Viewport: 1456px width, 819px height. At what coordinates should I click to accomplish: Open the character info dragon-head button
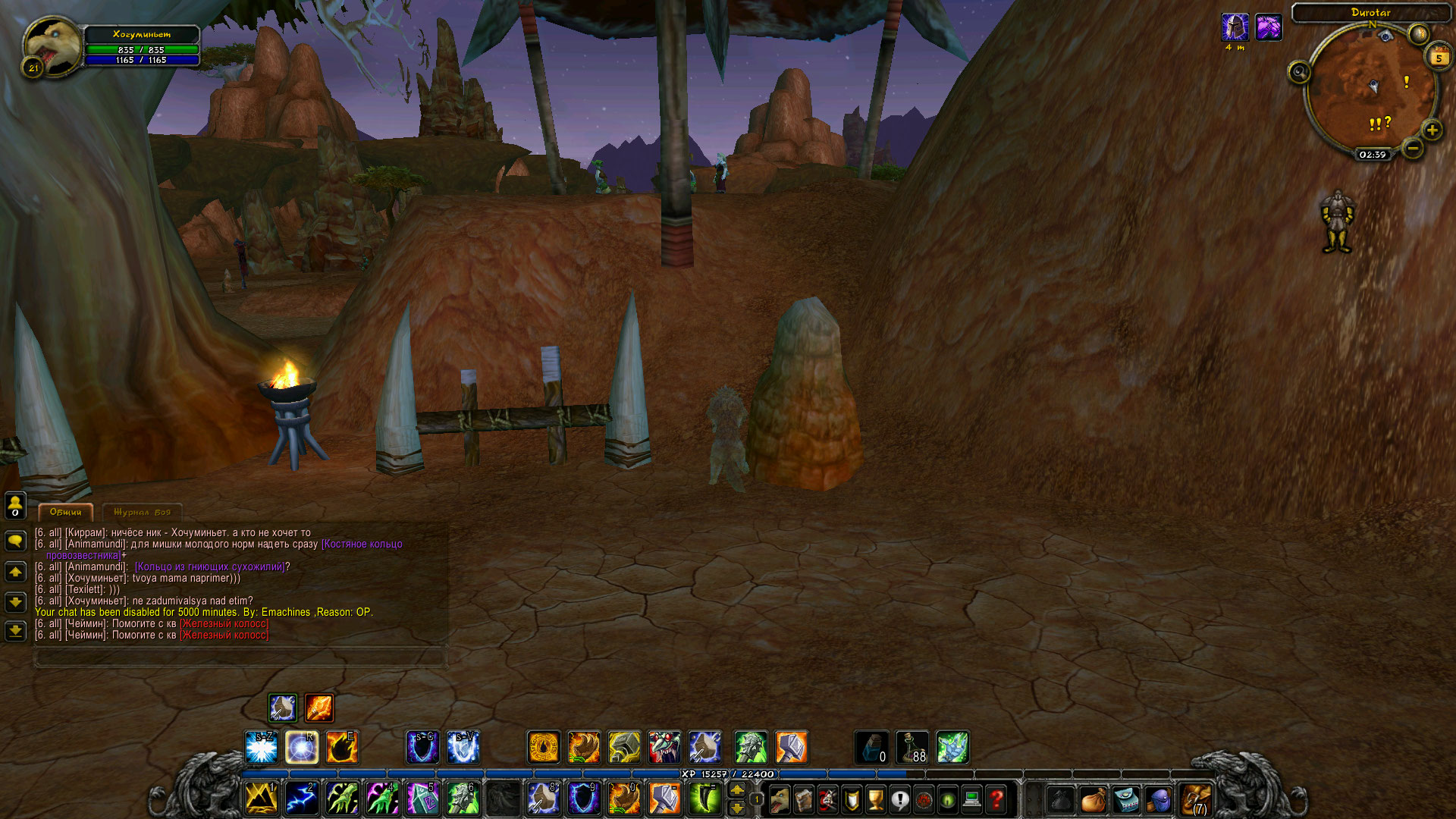point(780,799)
